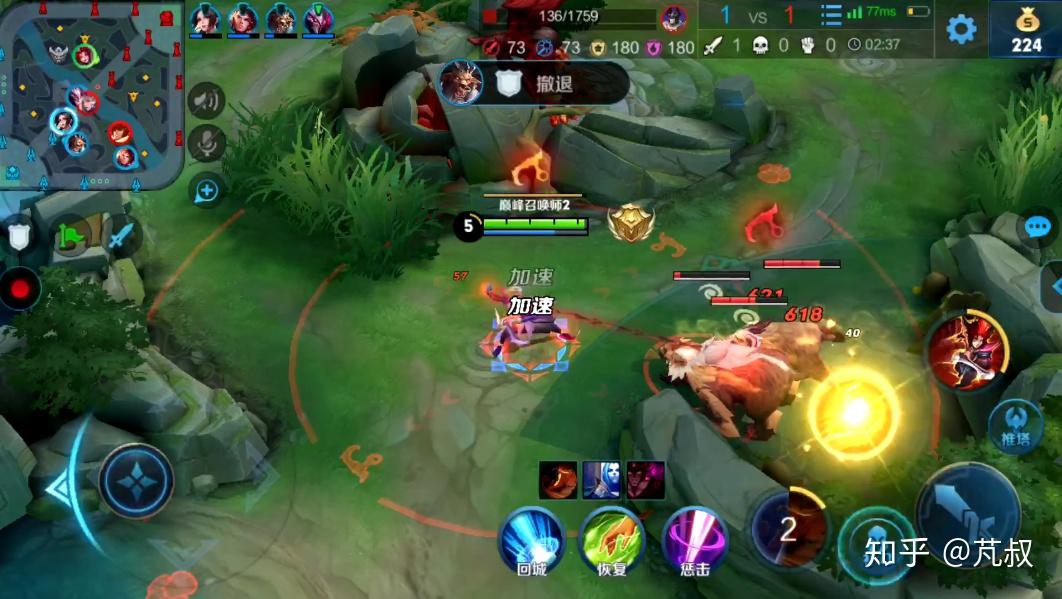
Task: Target the red-haired enemy hero portrait
Action: coord(967,350)
